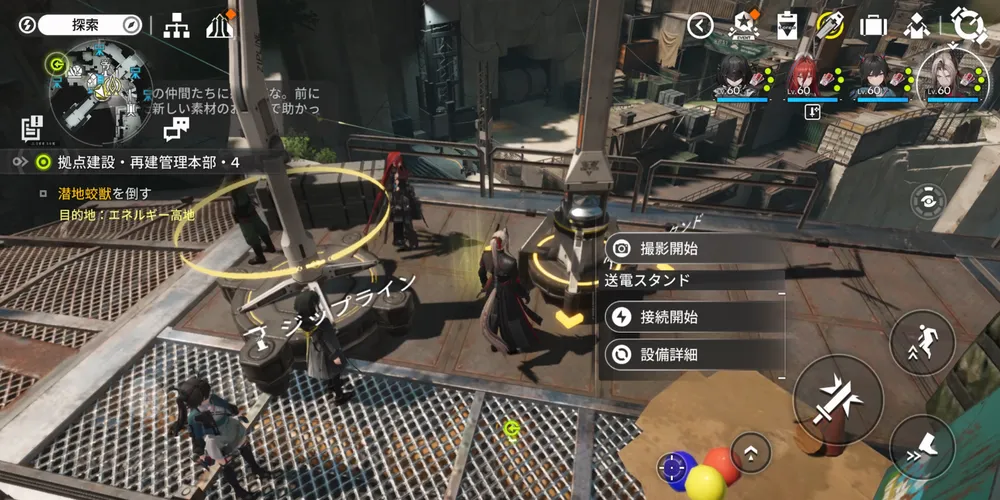Open the star EVENT icon
The image size is (1000, 500).
(745, 25)
